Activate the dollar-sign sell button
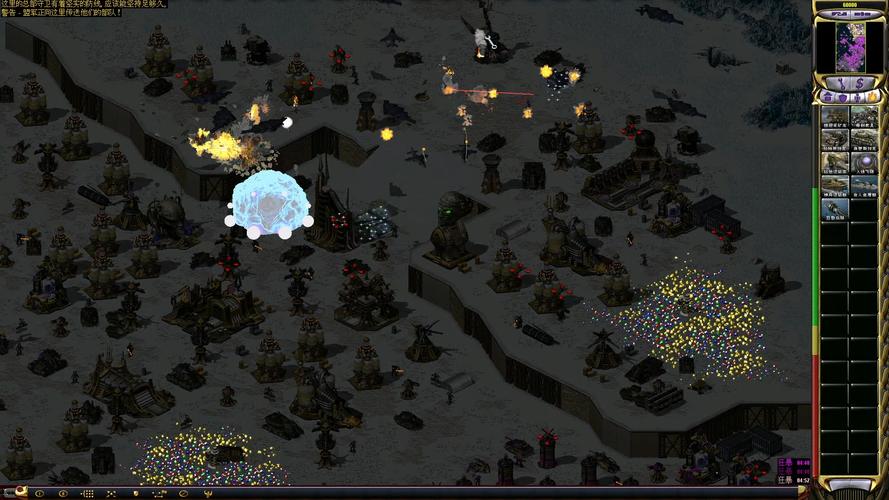 tap(861, 82)
